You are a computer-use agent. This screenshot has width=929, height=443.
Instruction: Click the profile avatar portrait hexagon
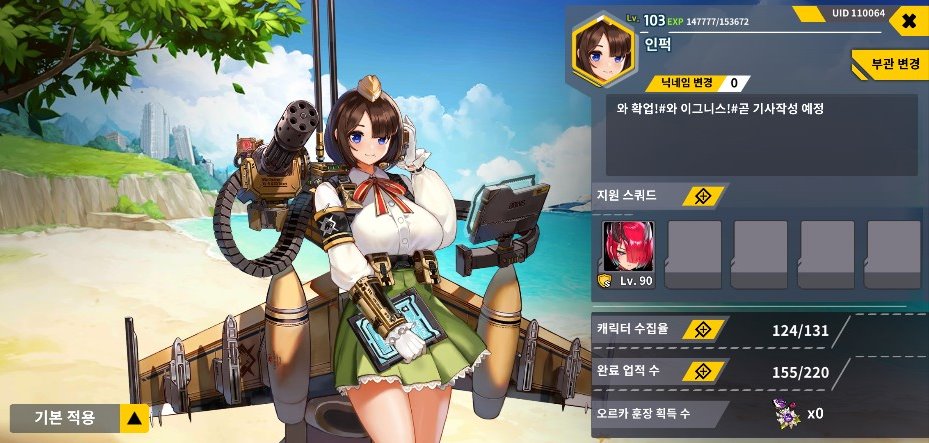(605, 47)
